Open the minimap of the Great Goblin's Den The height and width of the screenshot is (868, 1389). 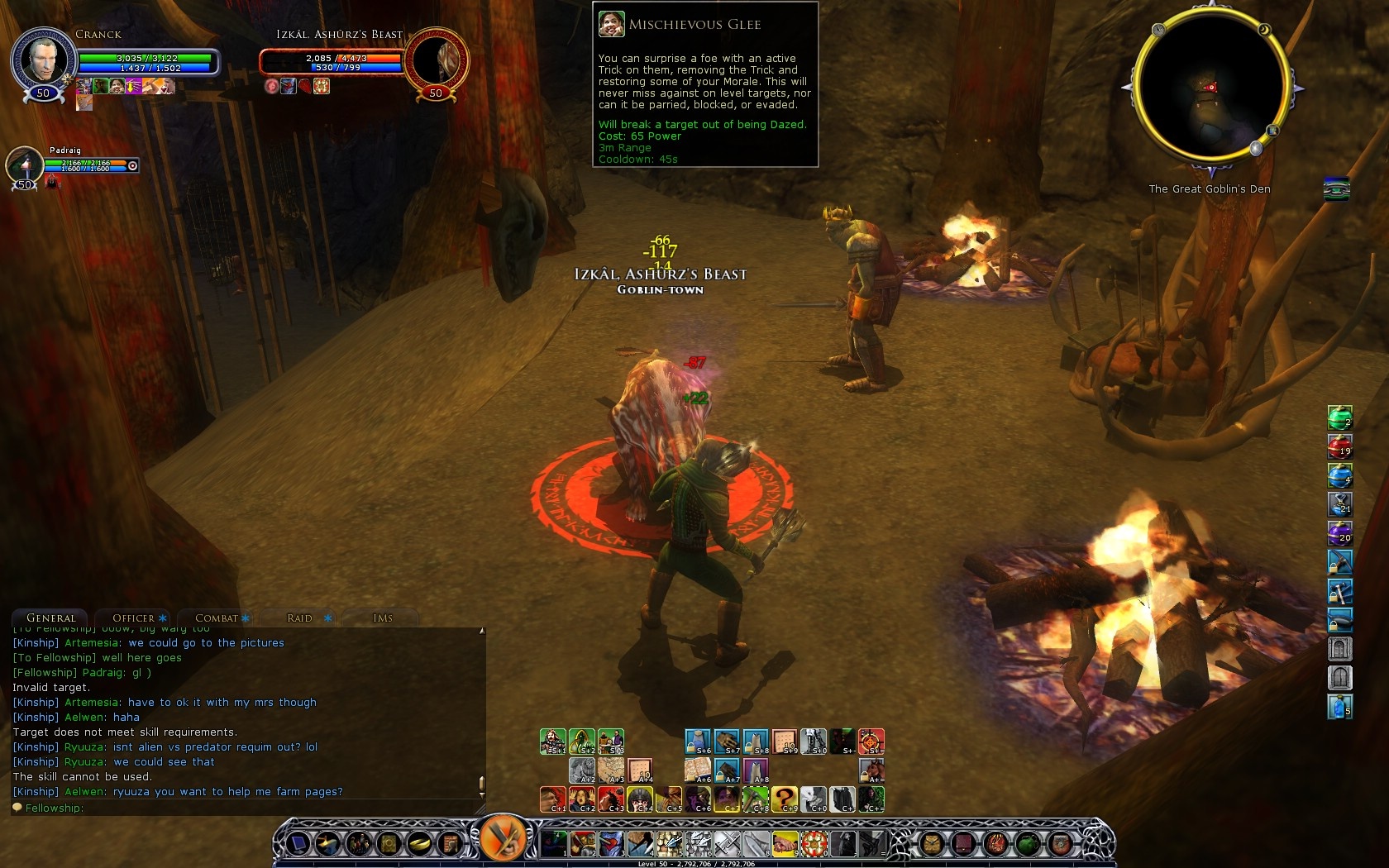[x=1211, y=87]
